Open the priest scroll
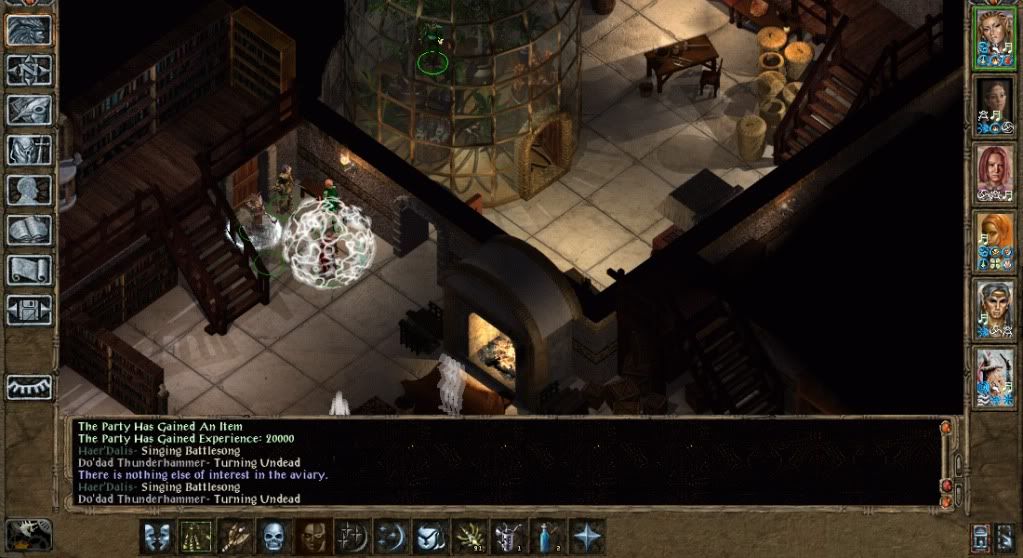 pos(29,270)
